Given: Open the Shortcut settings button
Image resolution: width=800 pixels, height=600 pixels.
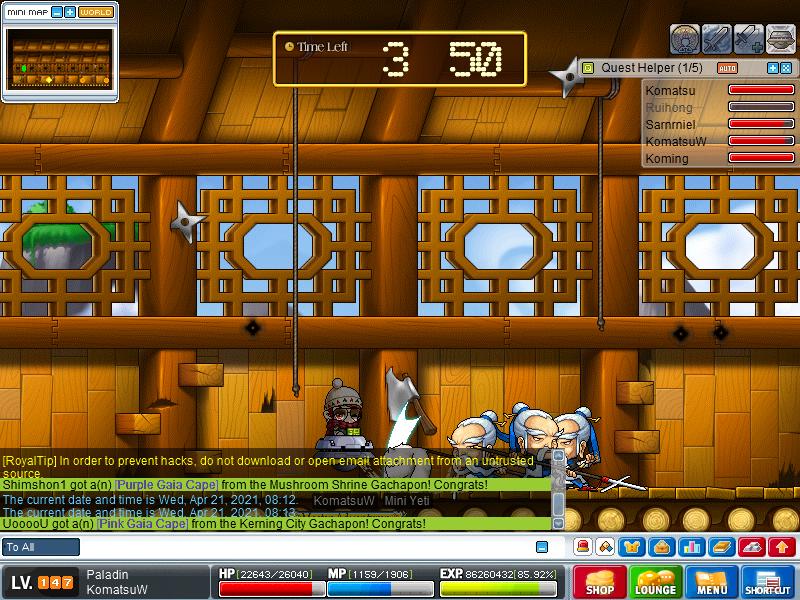Looking at the screenshot, I should (768, 583).
